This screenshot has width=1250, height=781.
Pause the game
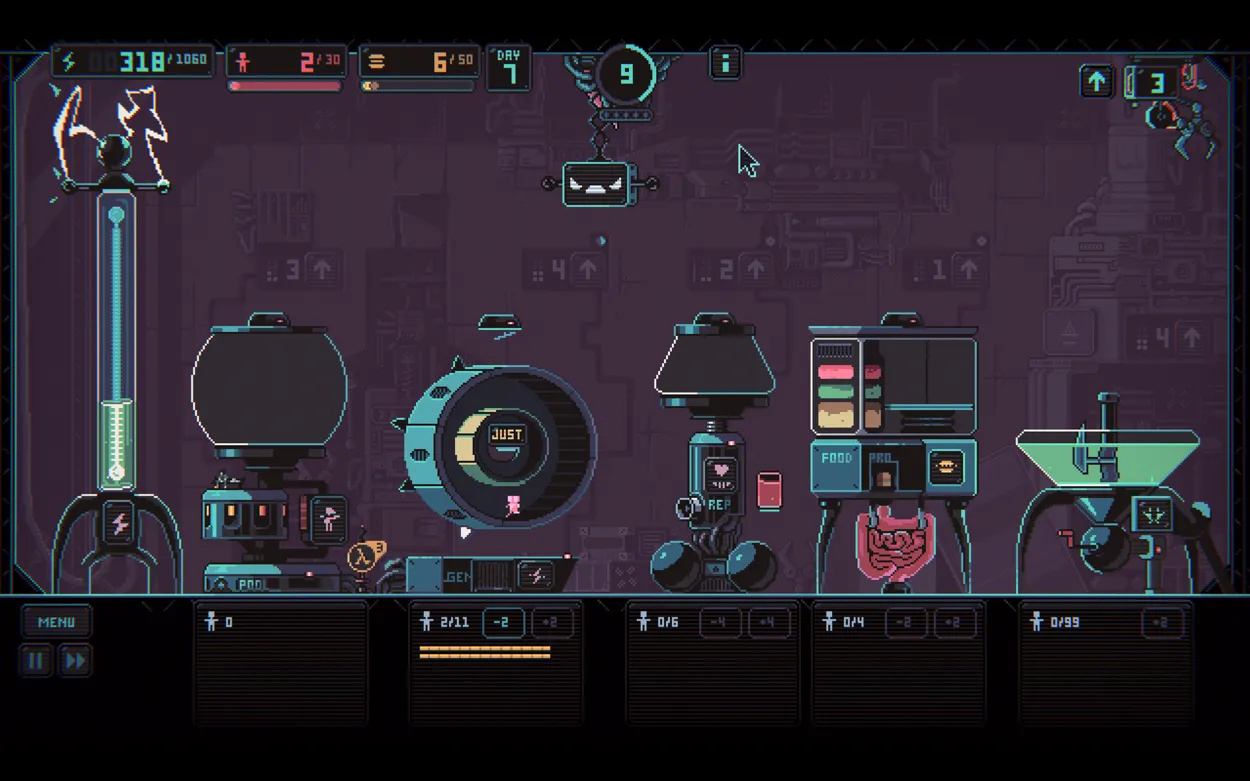(x=35, y=660)
